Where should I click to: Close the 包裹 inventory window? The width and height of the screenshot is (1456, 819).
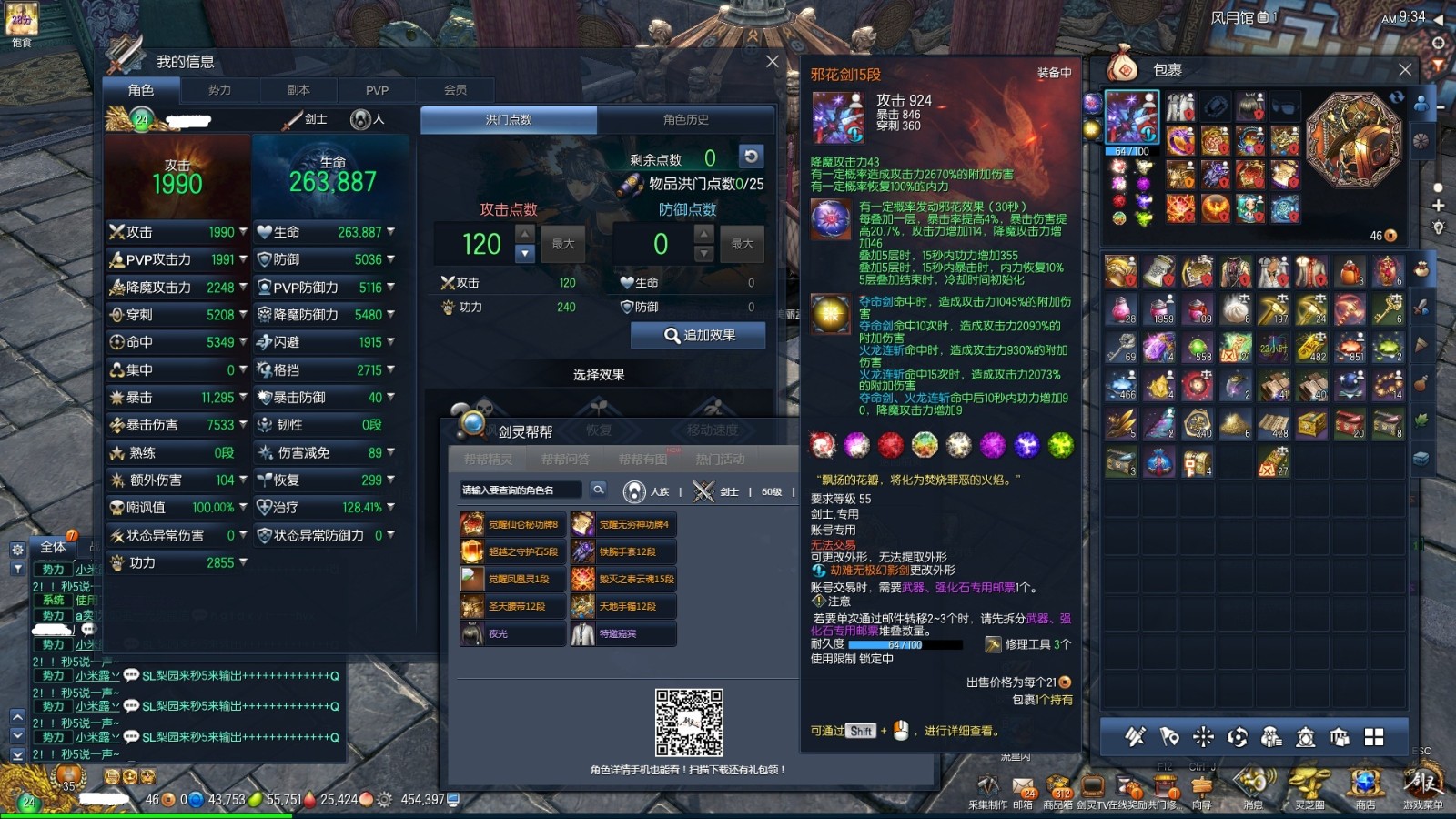coord(1405,70)
